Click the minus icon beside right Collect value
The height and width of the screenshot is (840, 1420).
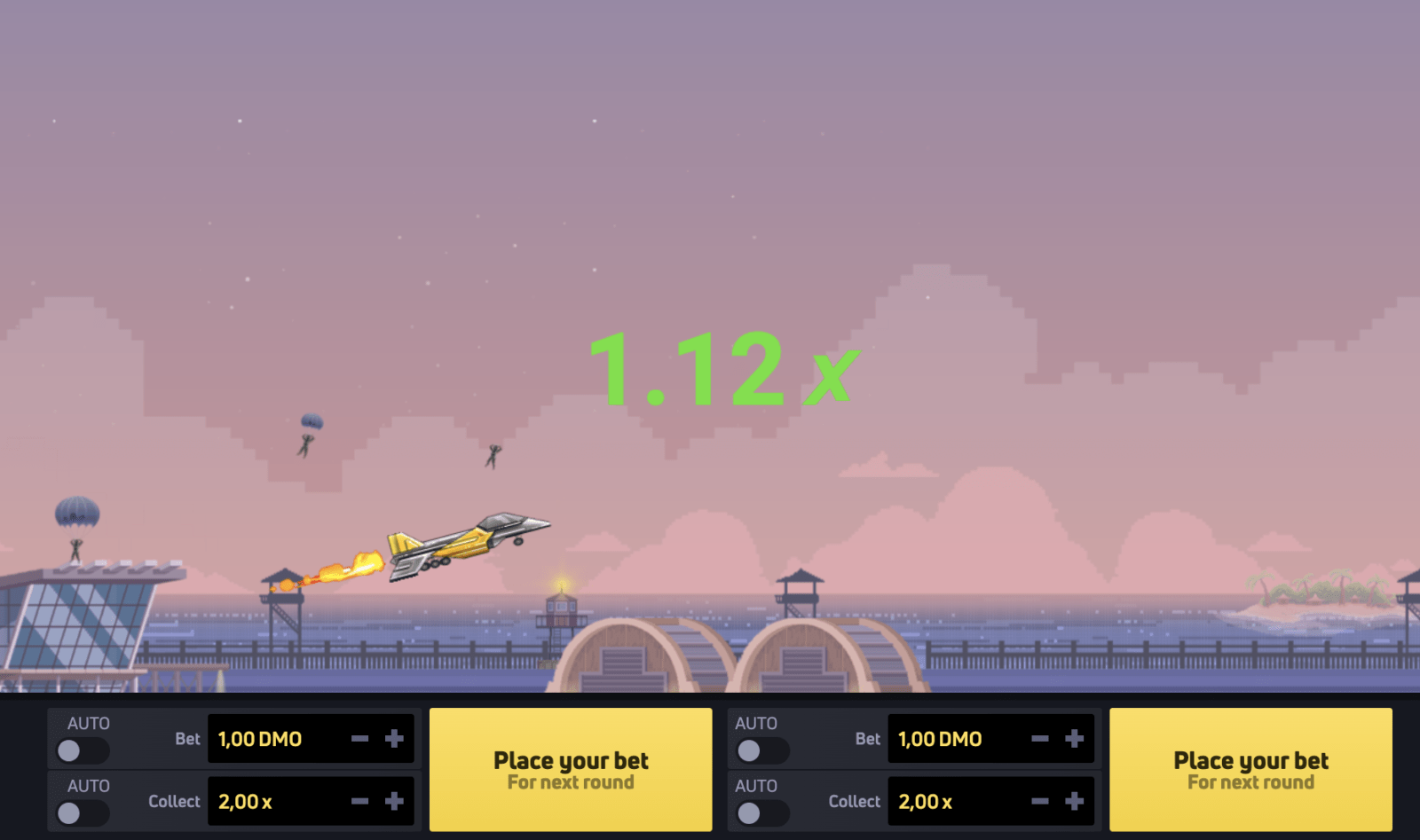click(x=1039, y=801)
